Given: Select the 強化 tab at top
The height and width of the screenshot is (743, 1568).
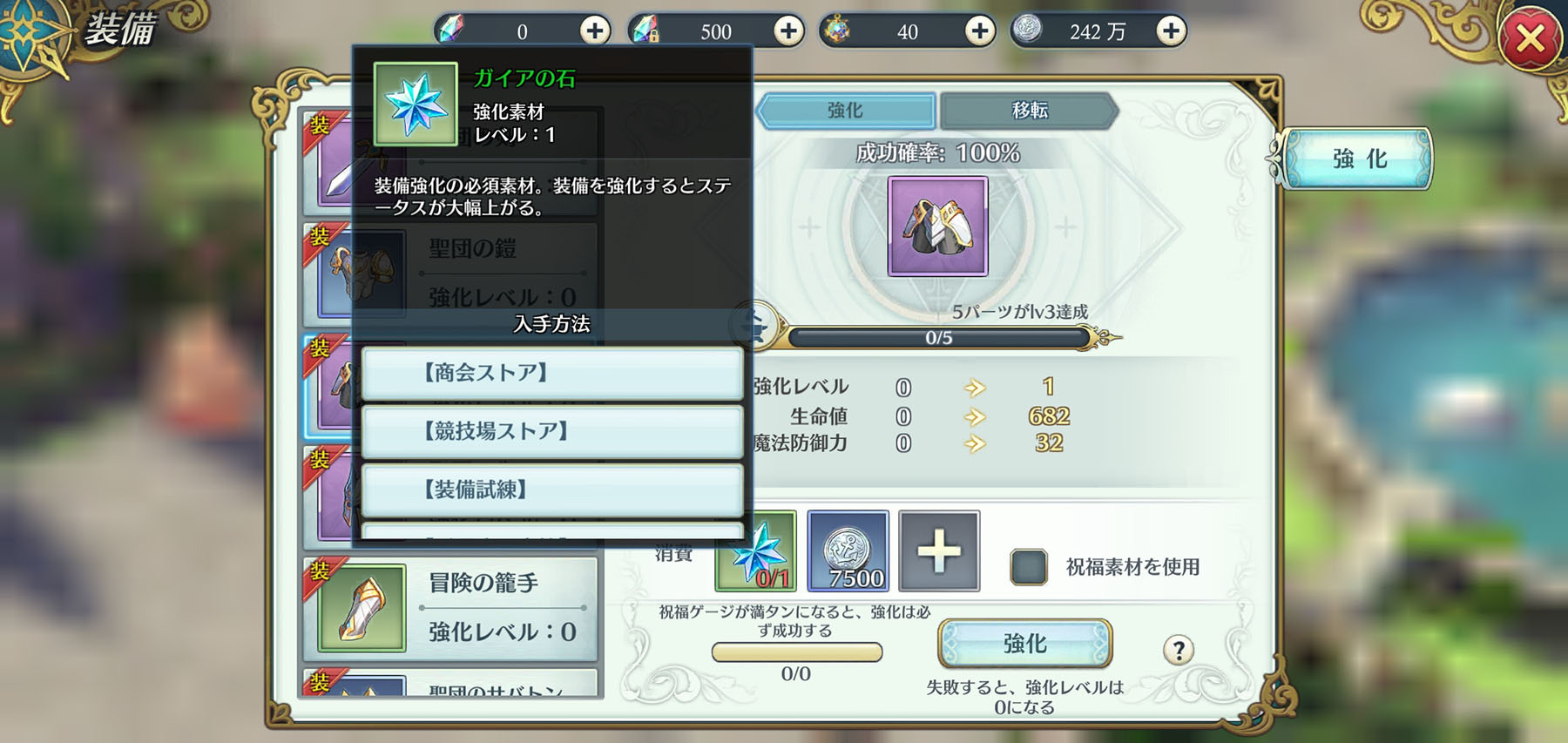Looking at the screenshot, I should [x=847, y=110].
